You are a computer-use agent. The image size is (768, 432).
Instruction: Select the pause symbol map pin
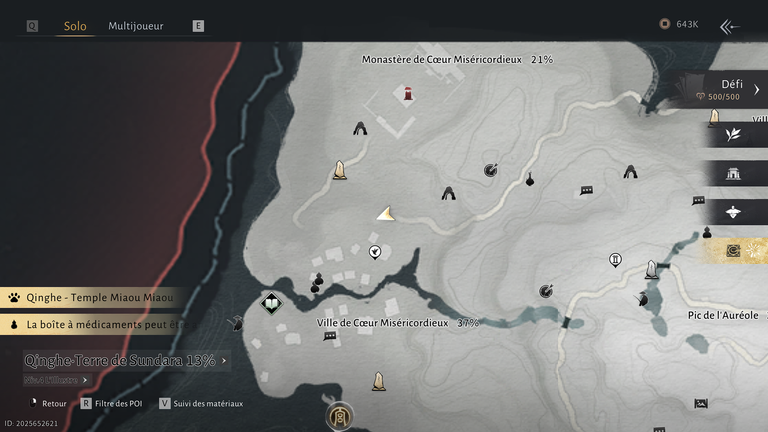[x=615, y=261]
